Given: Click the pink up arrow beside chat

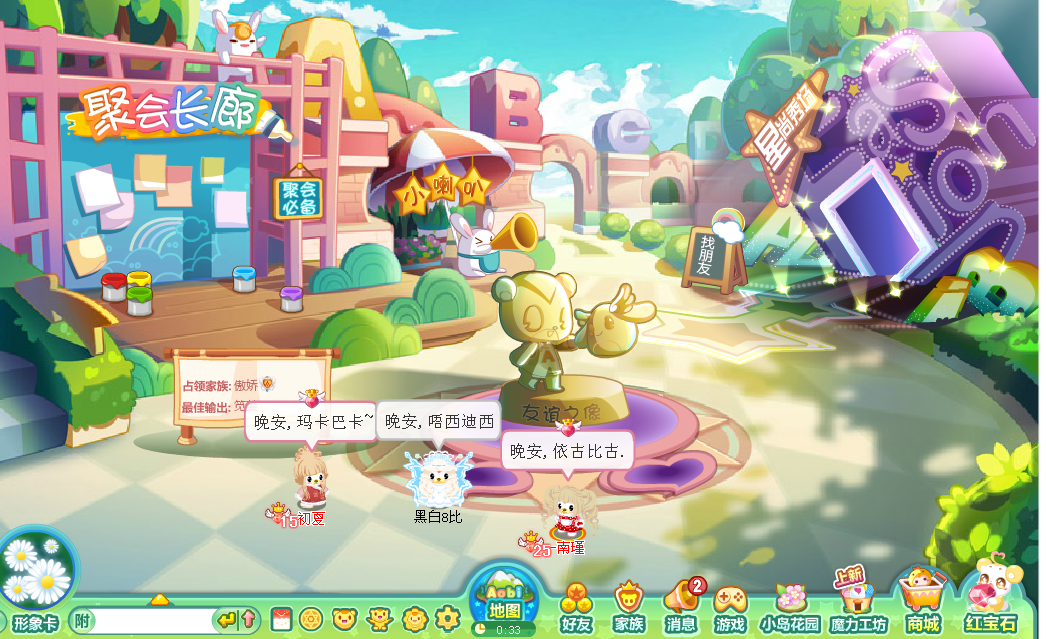Looking at the screenshot, I should point(248,621).
